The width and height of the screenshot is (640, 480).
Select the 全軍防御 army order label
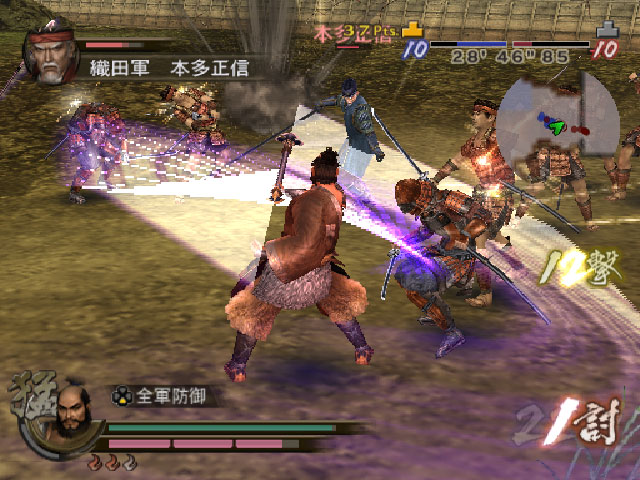[172, 395]
